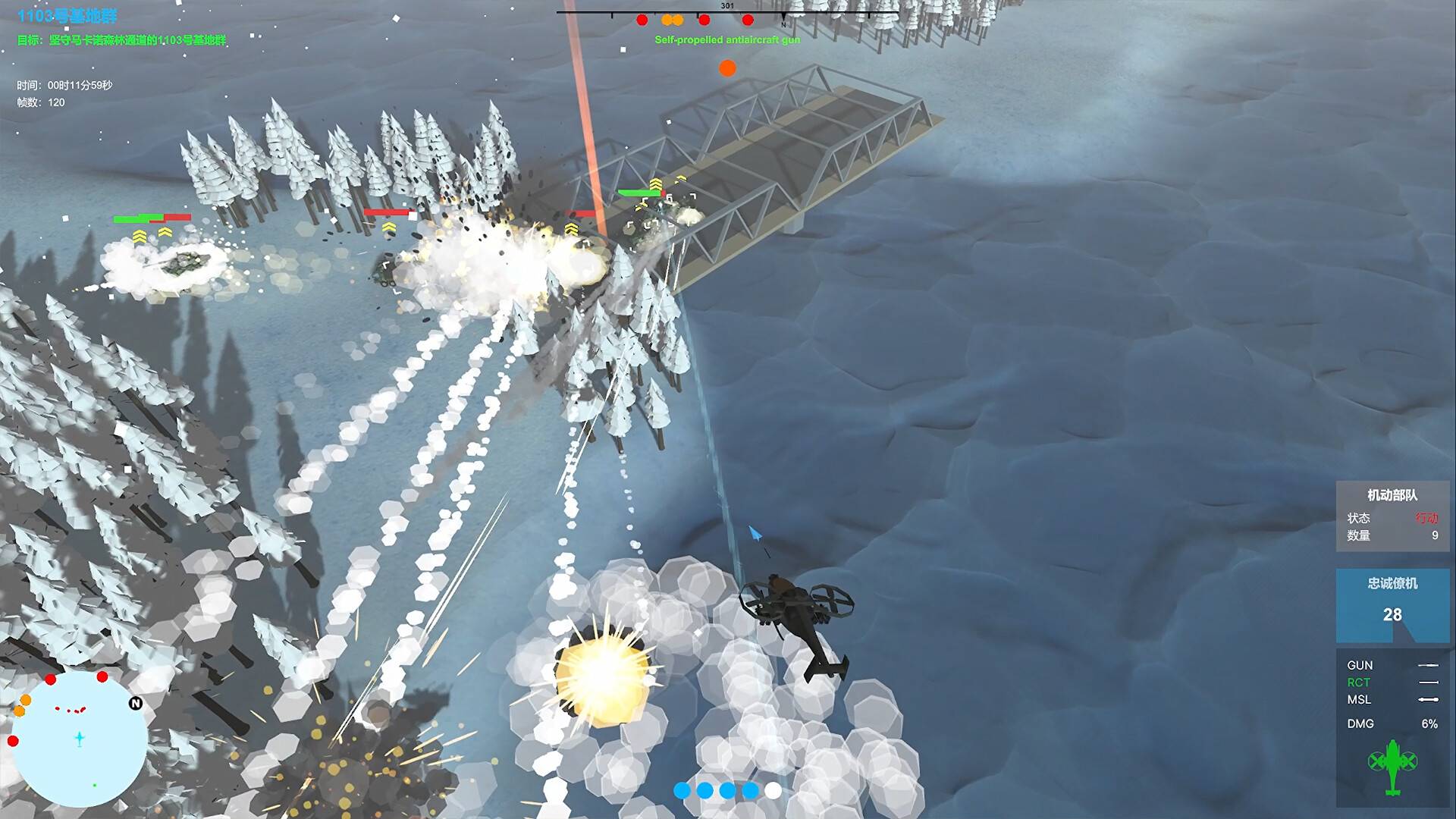
Task: Toggle the GUN weapon ammo indicator
Action: pyautogui.click(x=1361, y=665)
